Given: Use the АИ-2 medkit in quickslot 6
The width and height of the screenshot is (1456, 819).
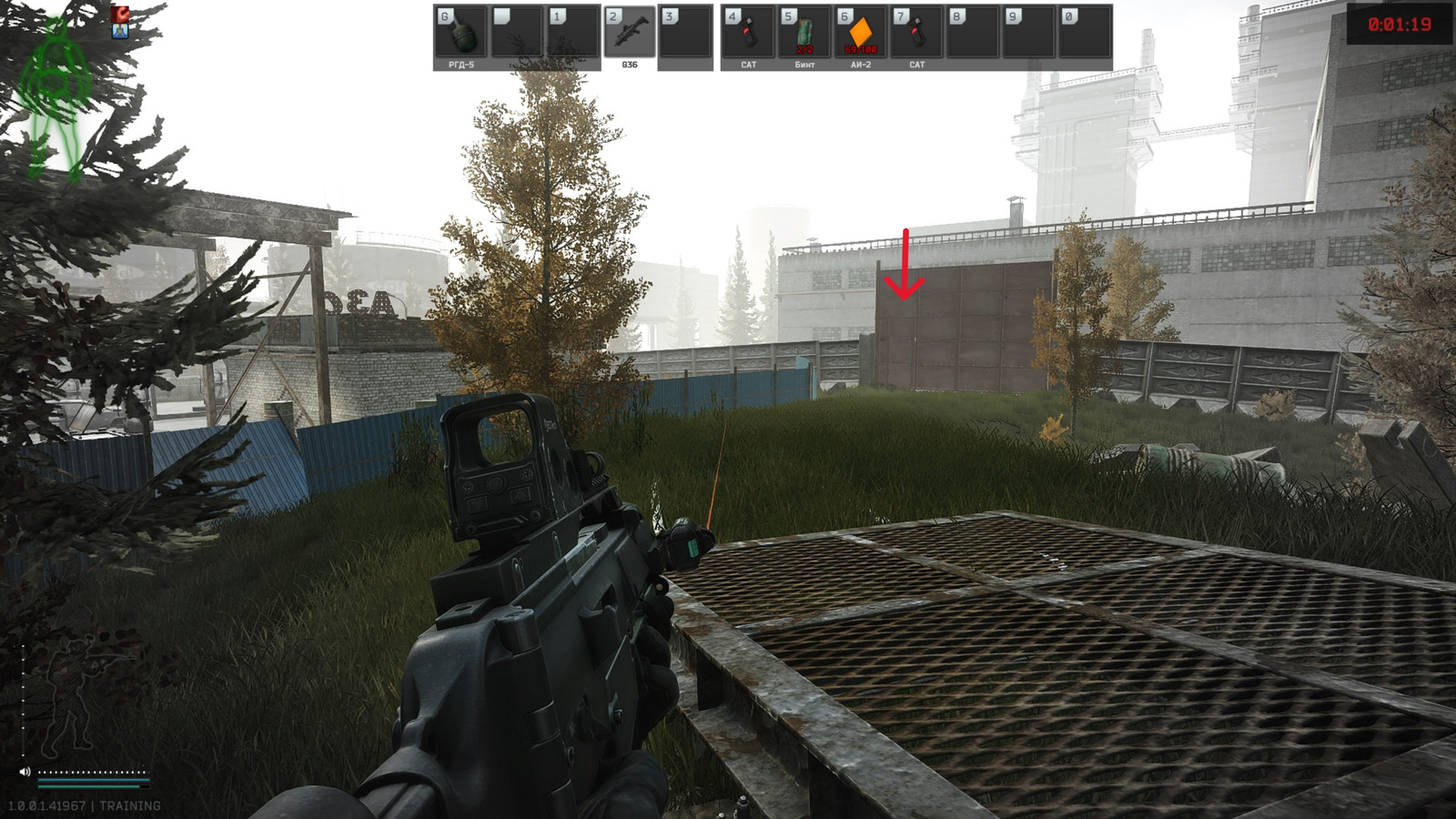Looking at the screenshot, I should coord(858,33).
